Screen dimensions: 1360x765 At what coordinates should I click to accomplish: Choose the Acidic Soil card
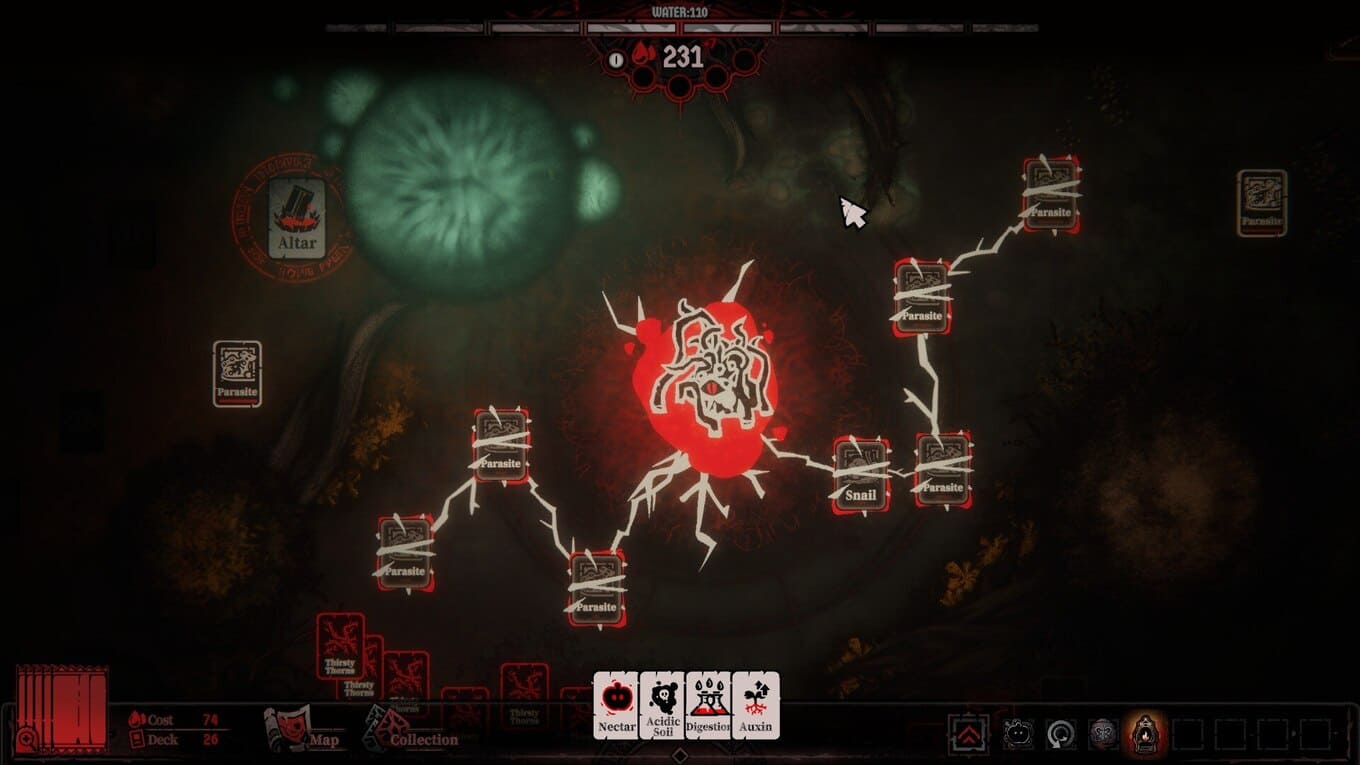click(x=662, y=705)
